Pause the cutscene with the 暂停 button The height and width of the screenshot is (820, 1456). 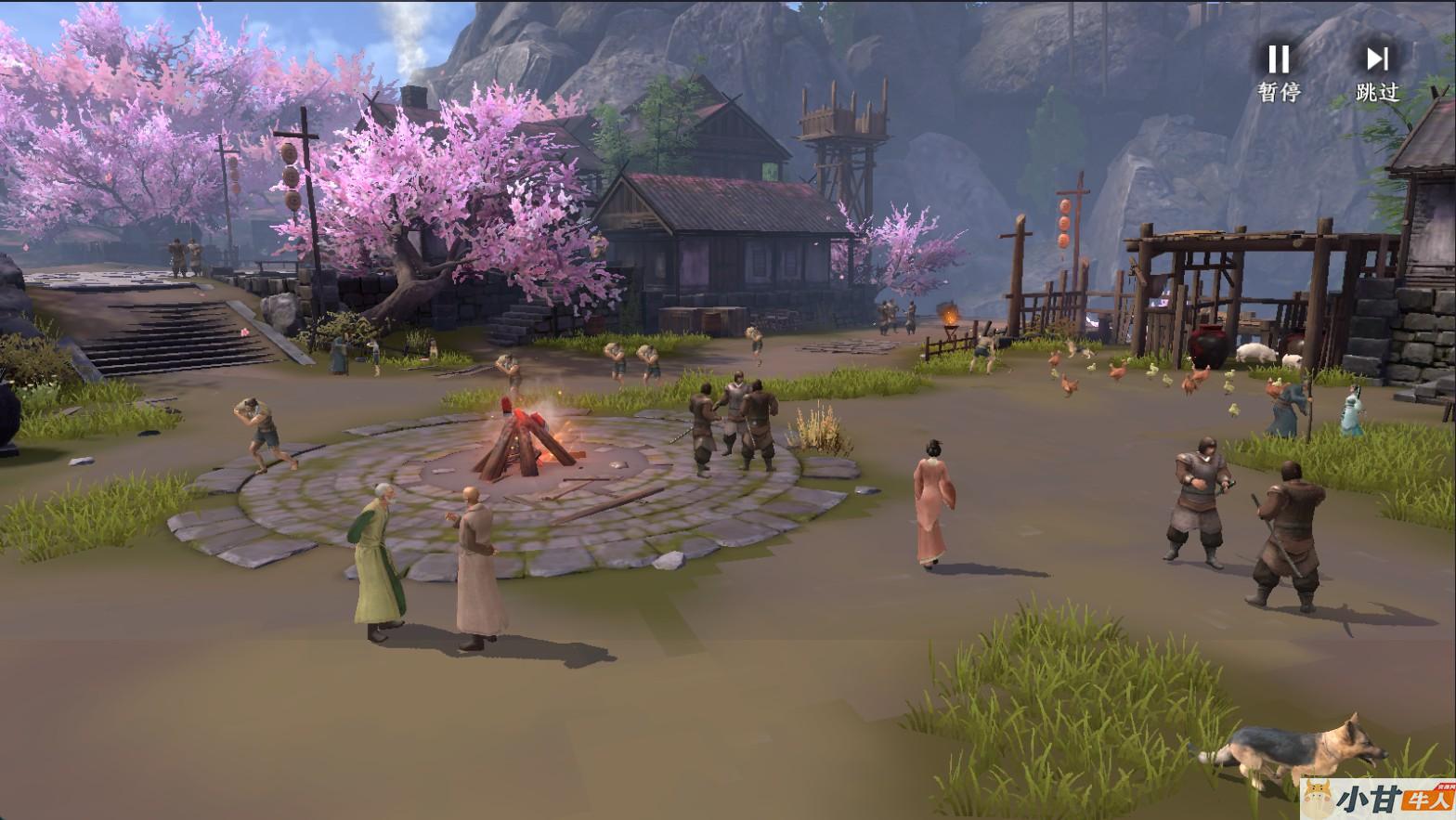1279,71
